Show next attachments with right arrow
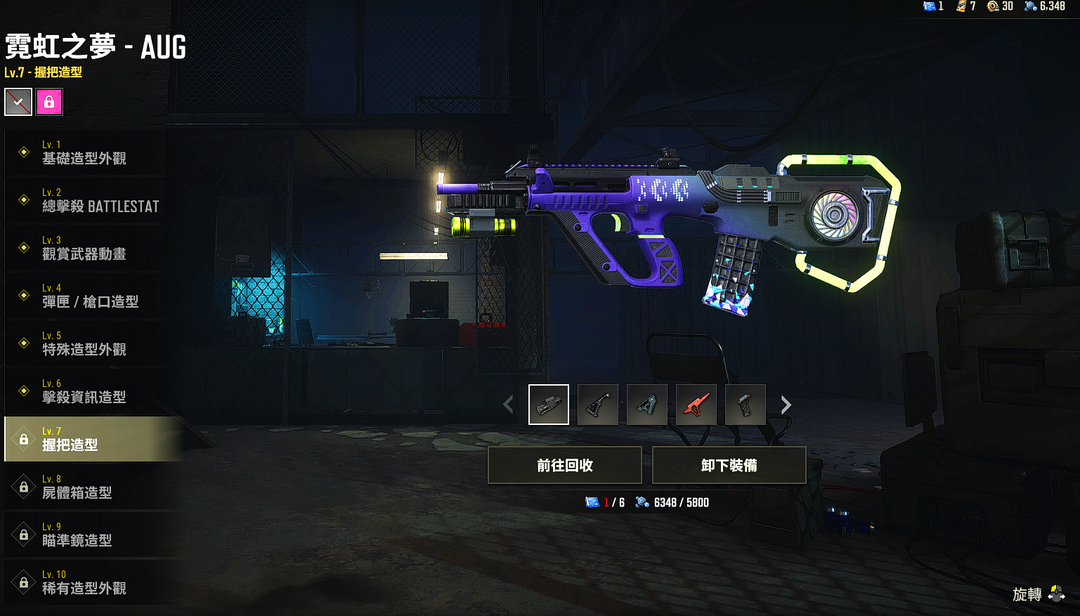 point(786,405)
